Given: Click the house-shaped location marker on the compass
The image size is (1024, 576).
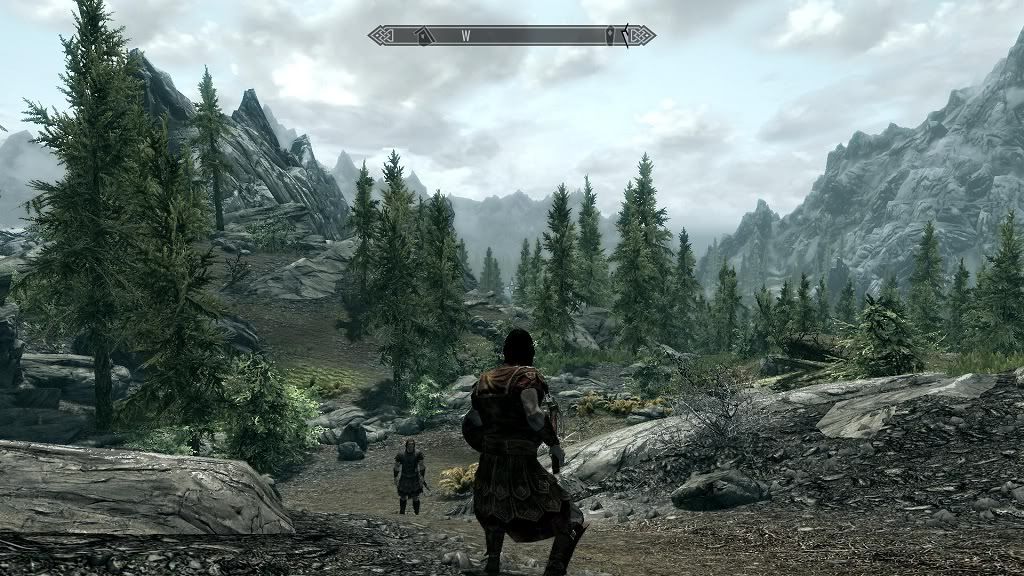Looking at the screenshot, I should 424,36.
